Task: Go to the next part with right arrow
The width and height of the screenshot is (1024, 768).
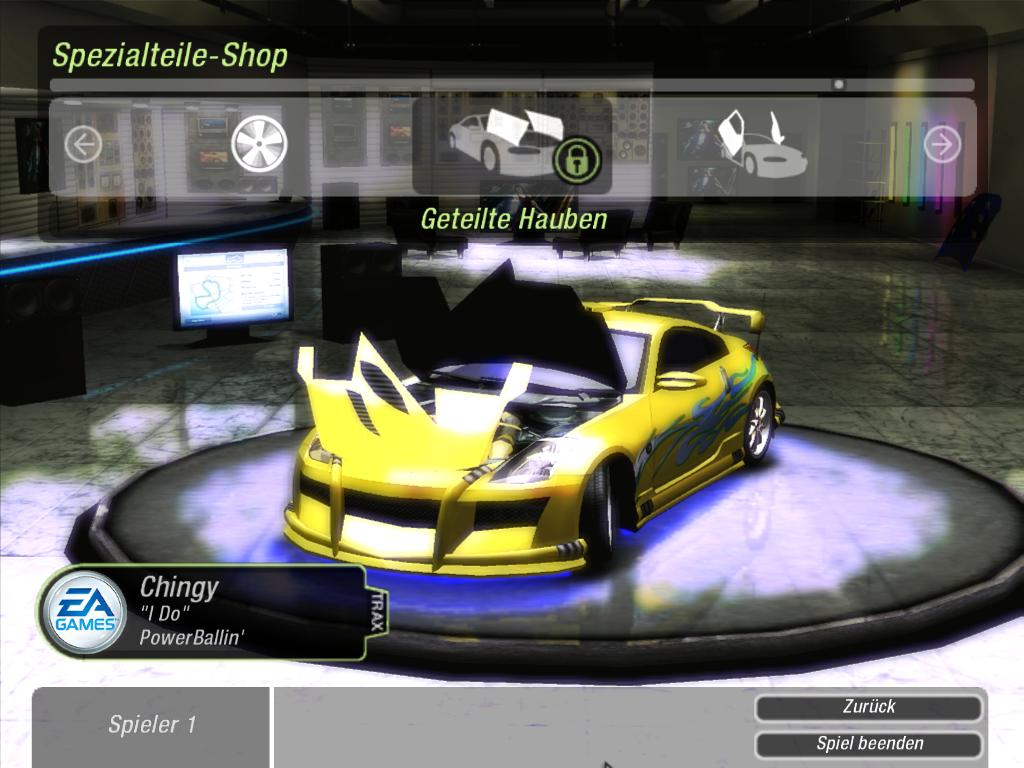Action: [941, 145]
